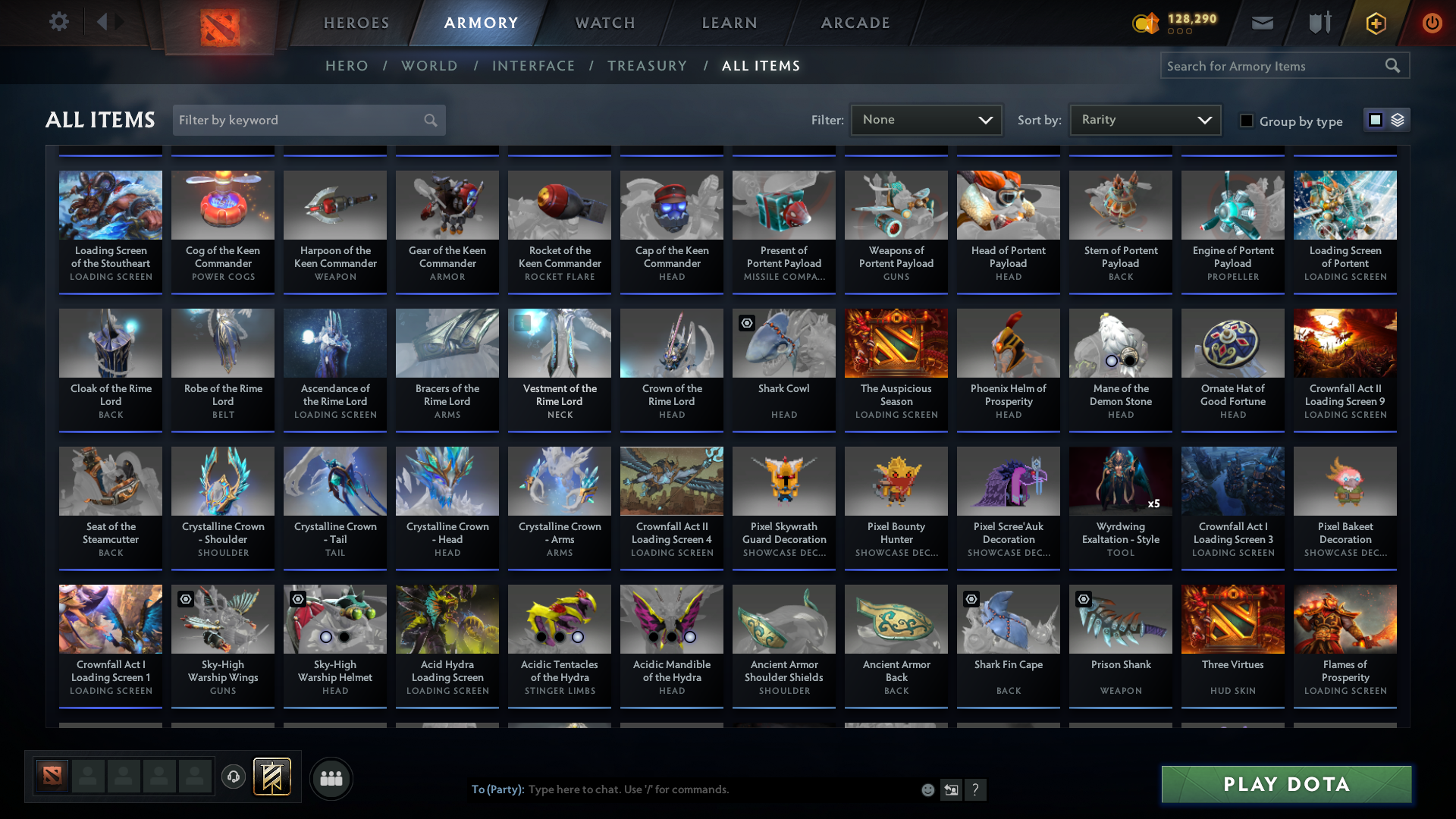Viewport: 1456px width, 819px height.
Task: Open your mail notifications inbox
Action: (1261, 23)
